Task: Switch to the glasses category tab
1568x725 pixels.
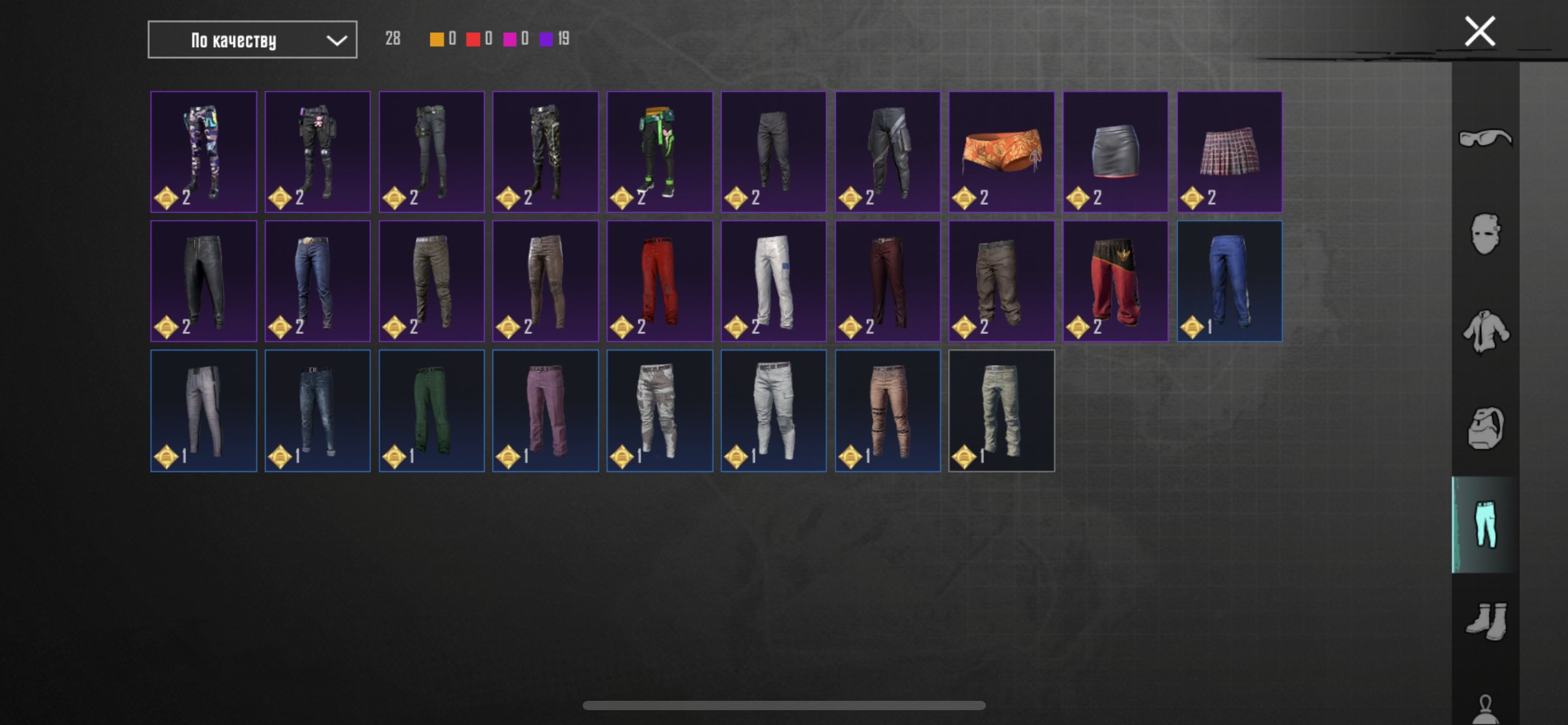Action: (x=1485, y=138)
